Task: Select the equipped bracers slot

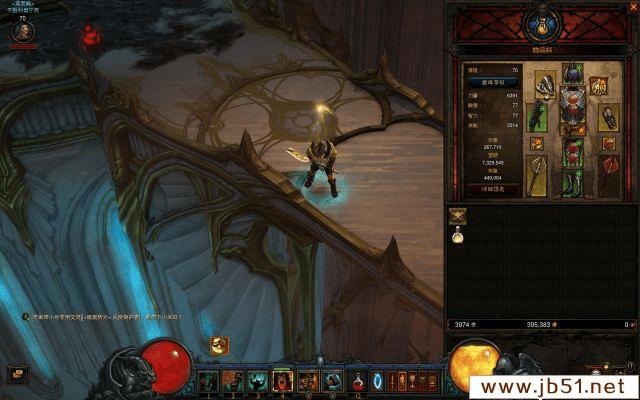Action: (607, 116)
